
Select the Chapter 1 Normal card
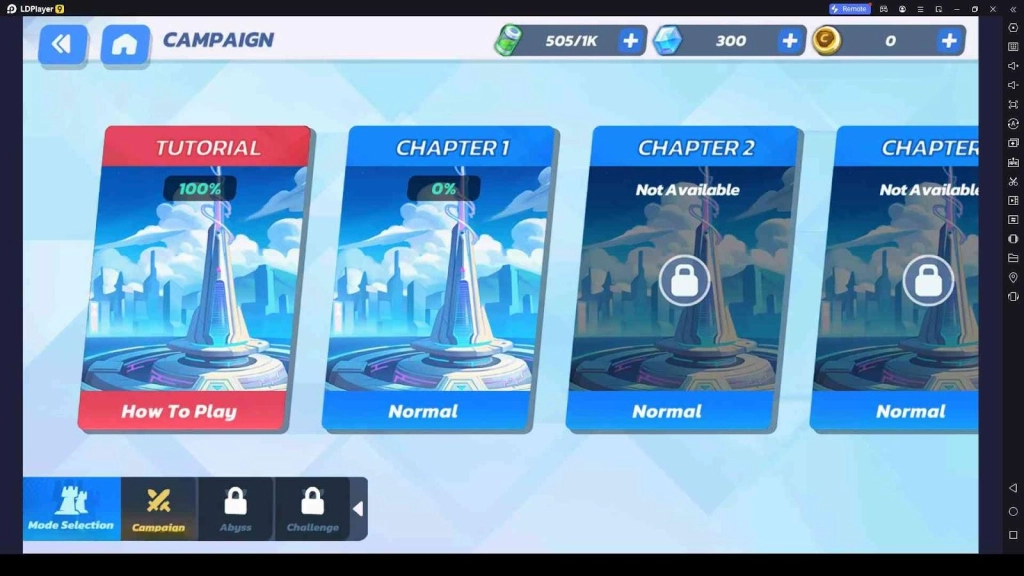[438, 278]
